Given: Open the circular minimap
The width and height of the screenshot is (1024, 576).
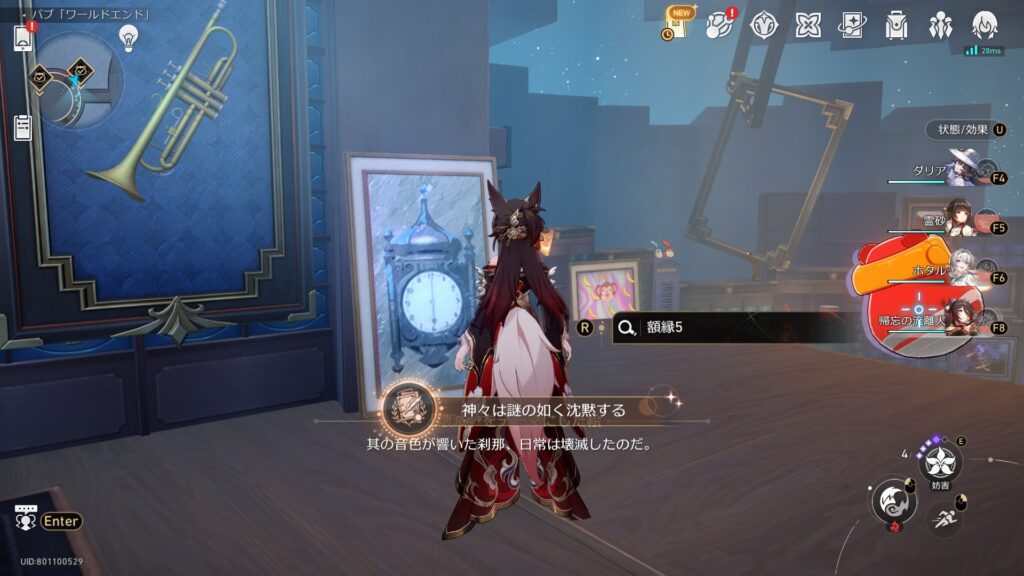Looking at the screenshot, I should pos(79,80).
